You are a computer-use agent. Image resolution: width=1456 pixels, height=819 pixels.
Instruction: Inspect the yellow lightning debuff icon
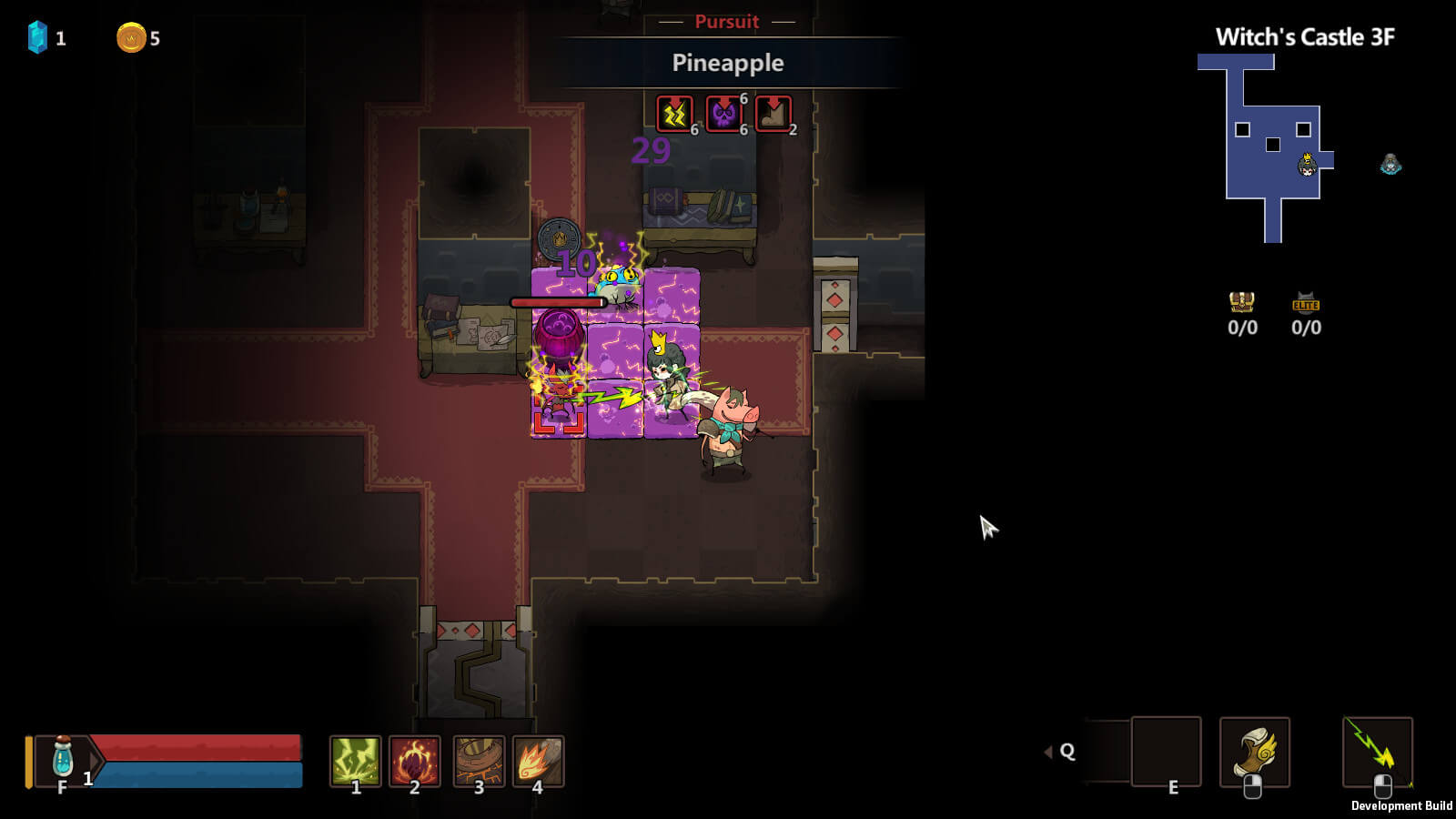[x=674, y=115]
